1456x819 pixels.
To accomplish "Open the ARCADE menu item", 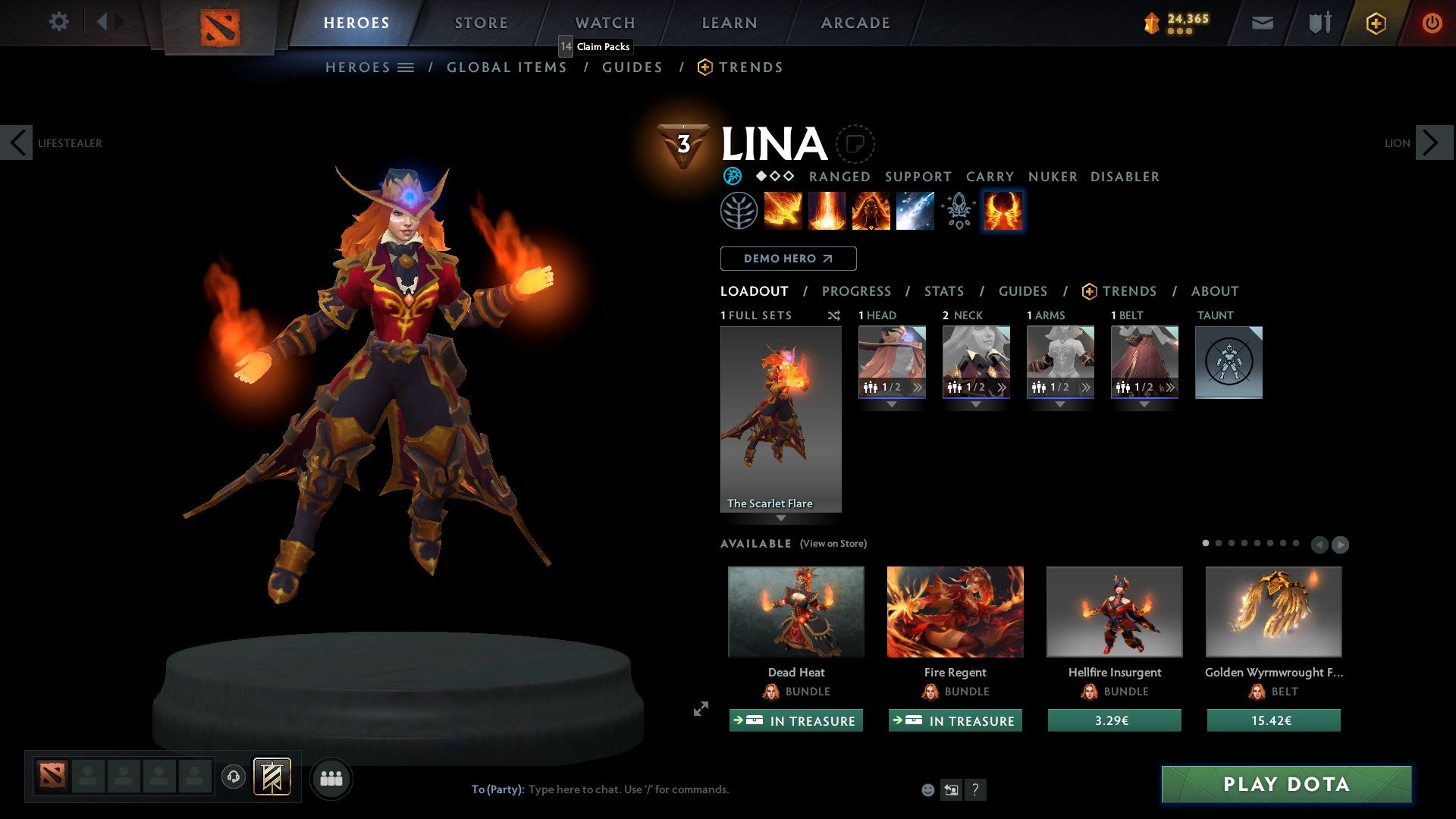I will [x=855, y=23].
